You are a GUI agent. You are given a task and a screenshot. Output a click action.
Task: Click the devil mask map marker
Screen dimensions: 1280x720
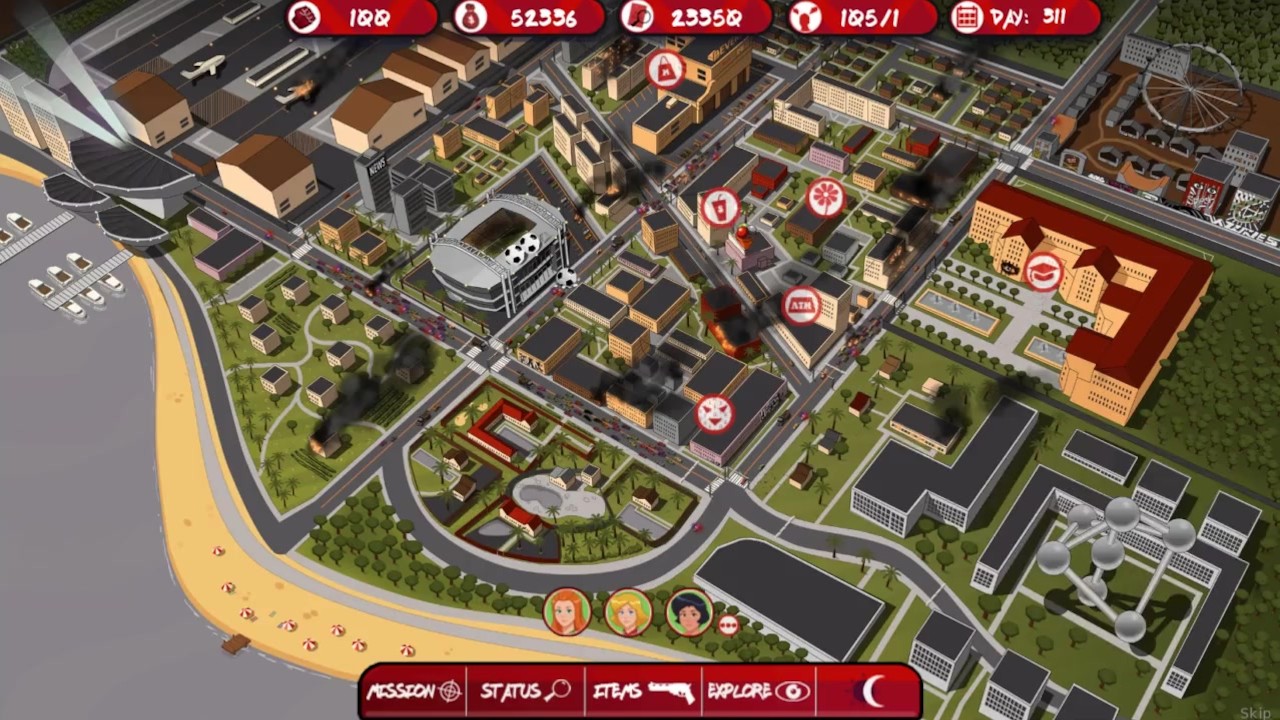(x=715, y=414)
